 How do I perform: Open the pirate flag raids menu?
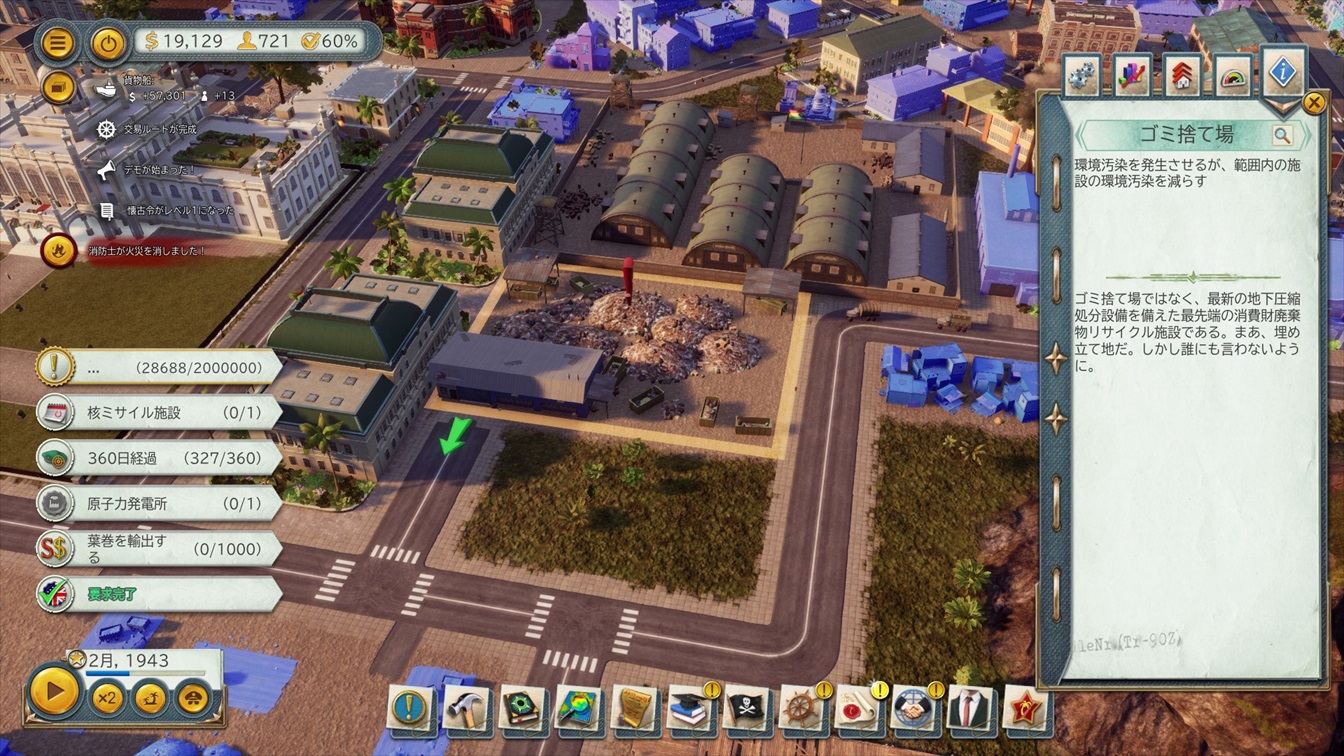pyautogui.click(x=747, y=708)
